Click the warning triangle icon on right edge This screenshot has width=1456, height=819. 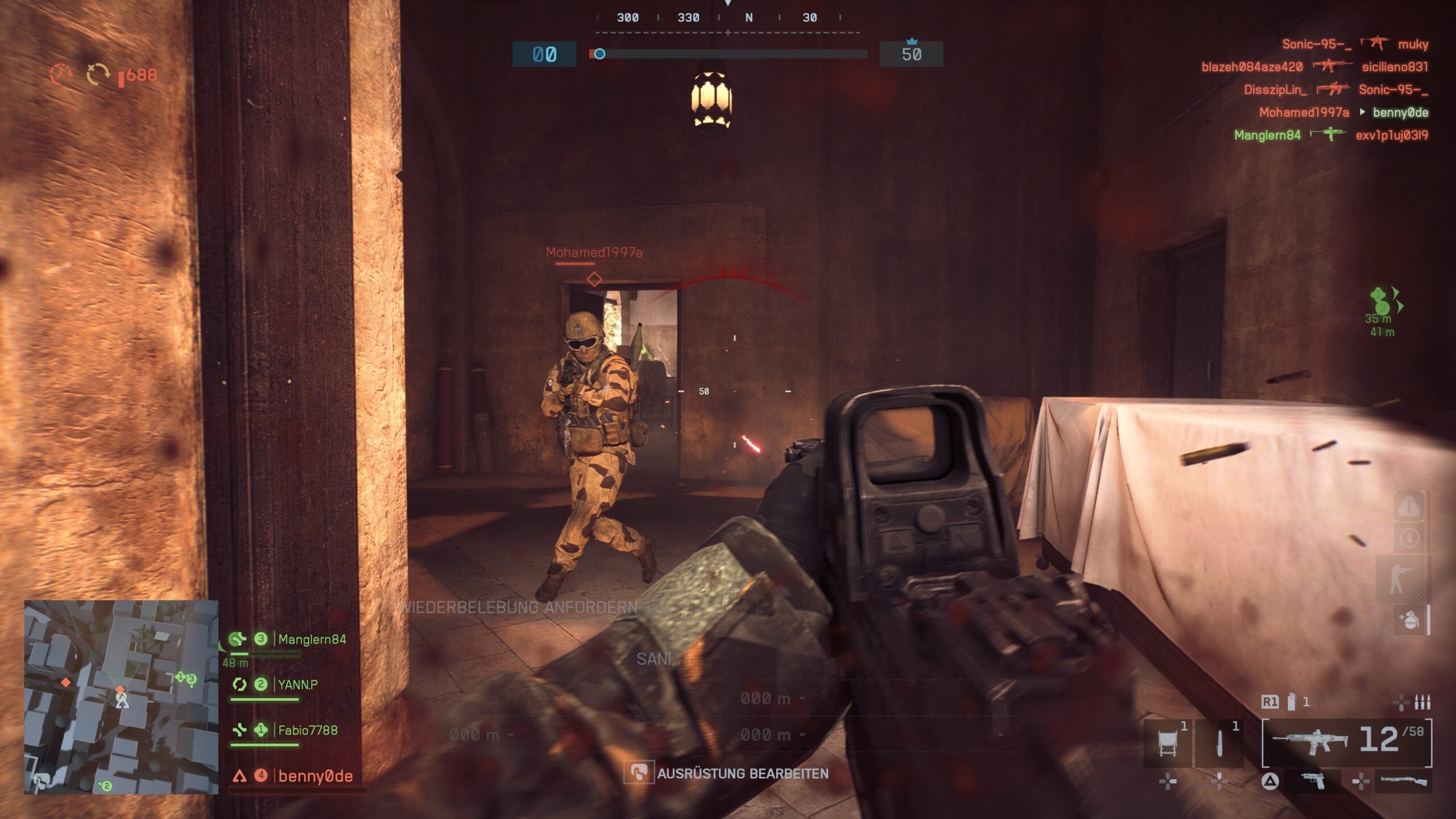click(1409, 506)
